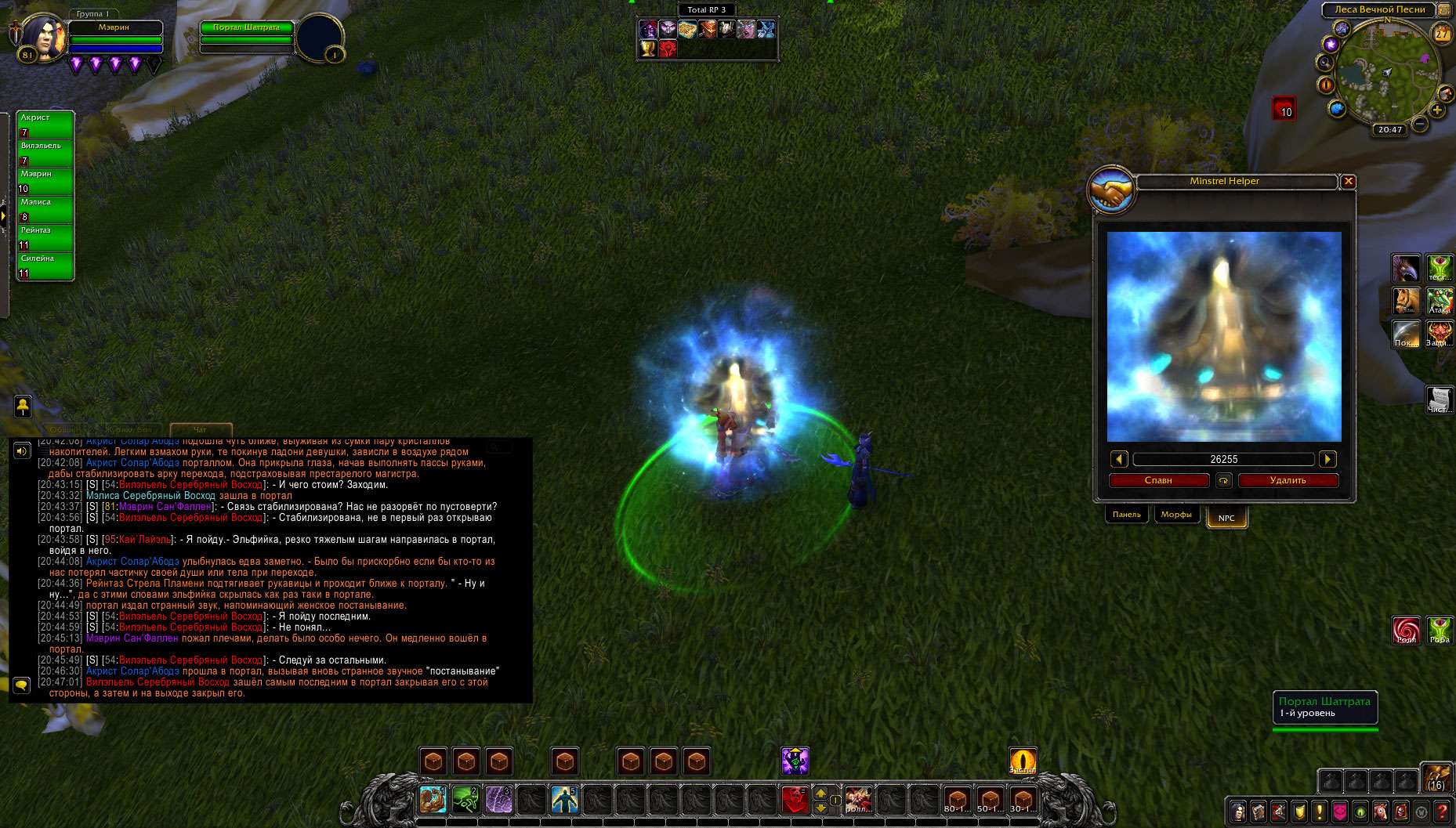Viewport: 1456px width, 828px height.
Task: Select party member Силейна frame
Action: pos(45,266)
